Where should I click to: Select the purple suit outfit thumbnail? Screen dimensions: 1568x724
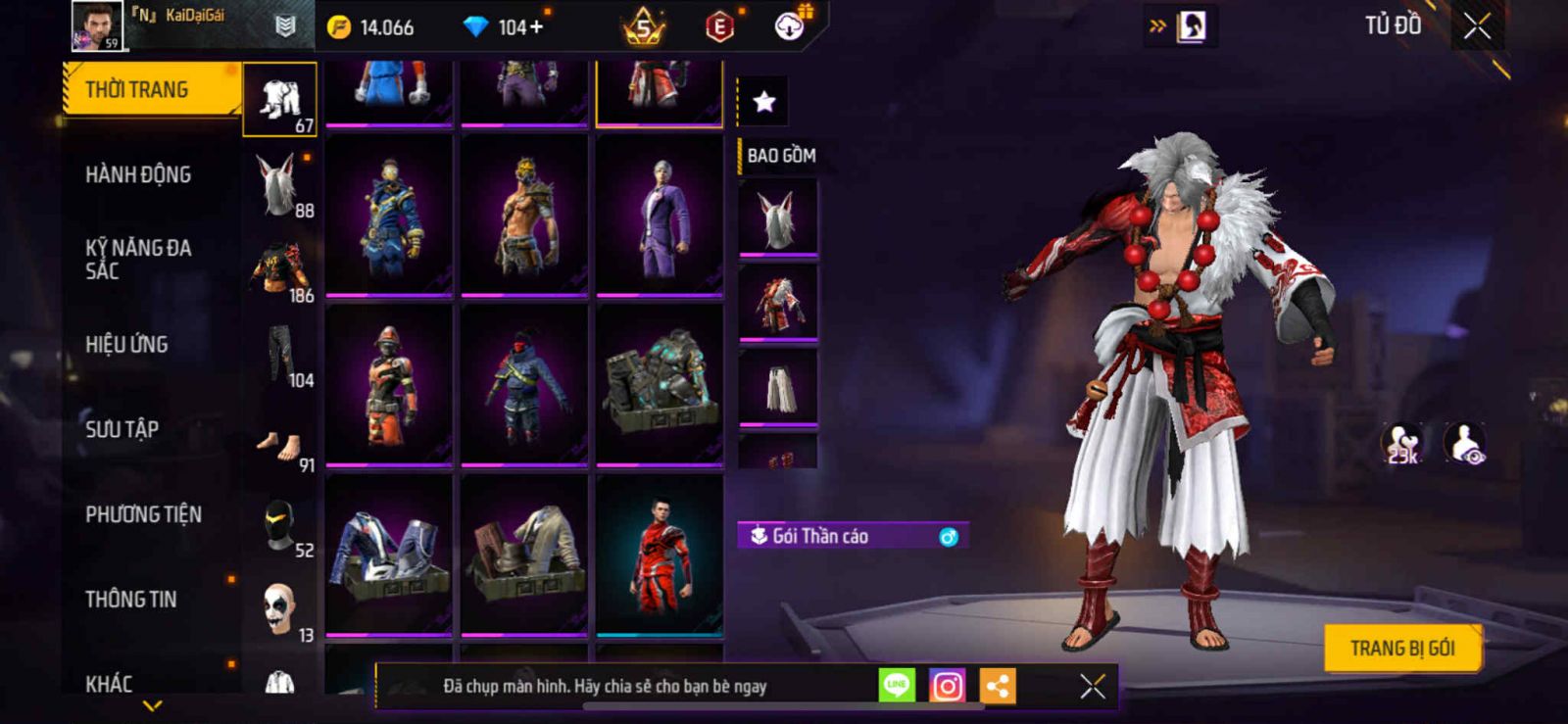tap(660, 215)
